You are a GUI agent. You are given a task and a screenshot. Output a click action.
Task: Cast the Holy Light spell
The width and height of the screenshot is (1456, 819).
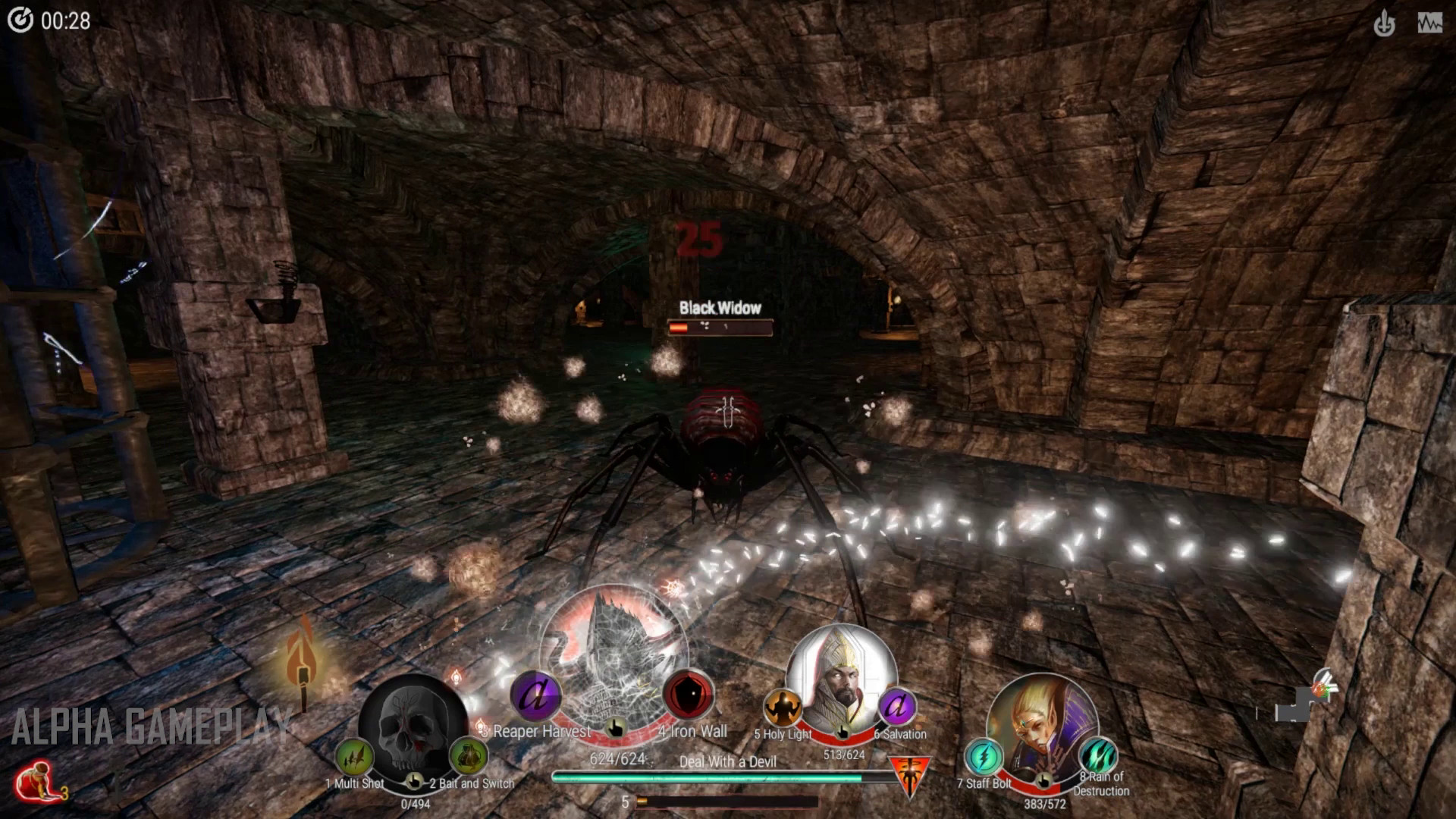click(x=782, y=708)
